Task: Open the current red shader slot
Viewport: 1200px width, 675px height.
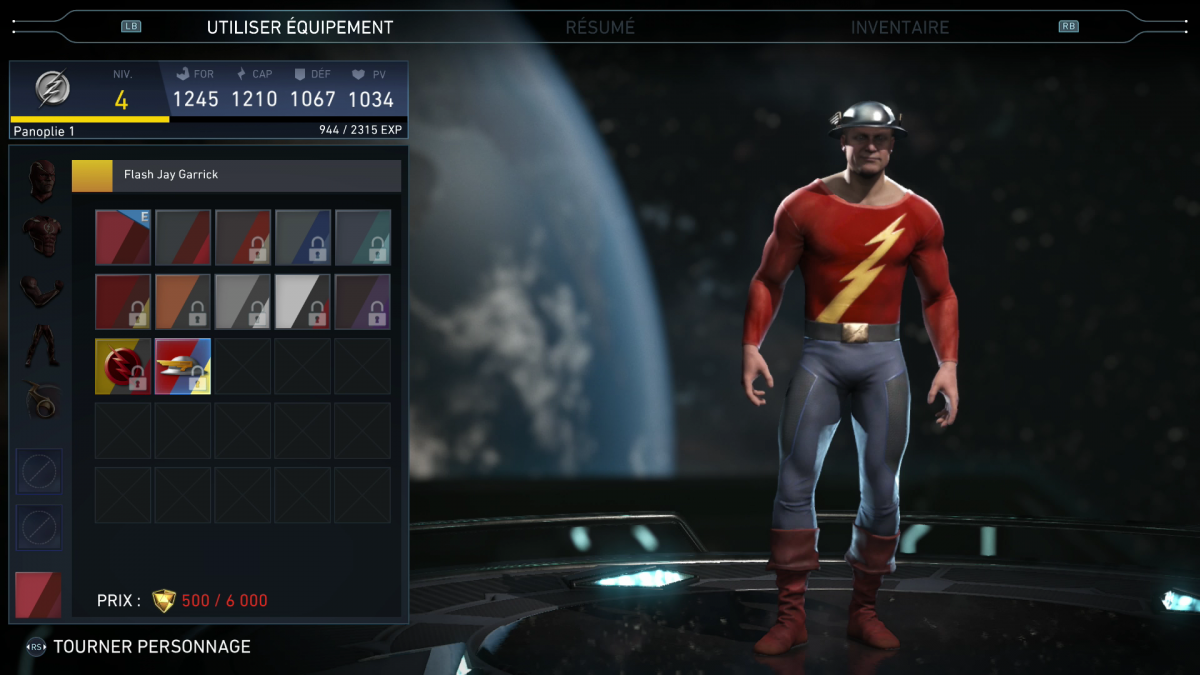Action: (38, 595)
